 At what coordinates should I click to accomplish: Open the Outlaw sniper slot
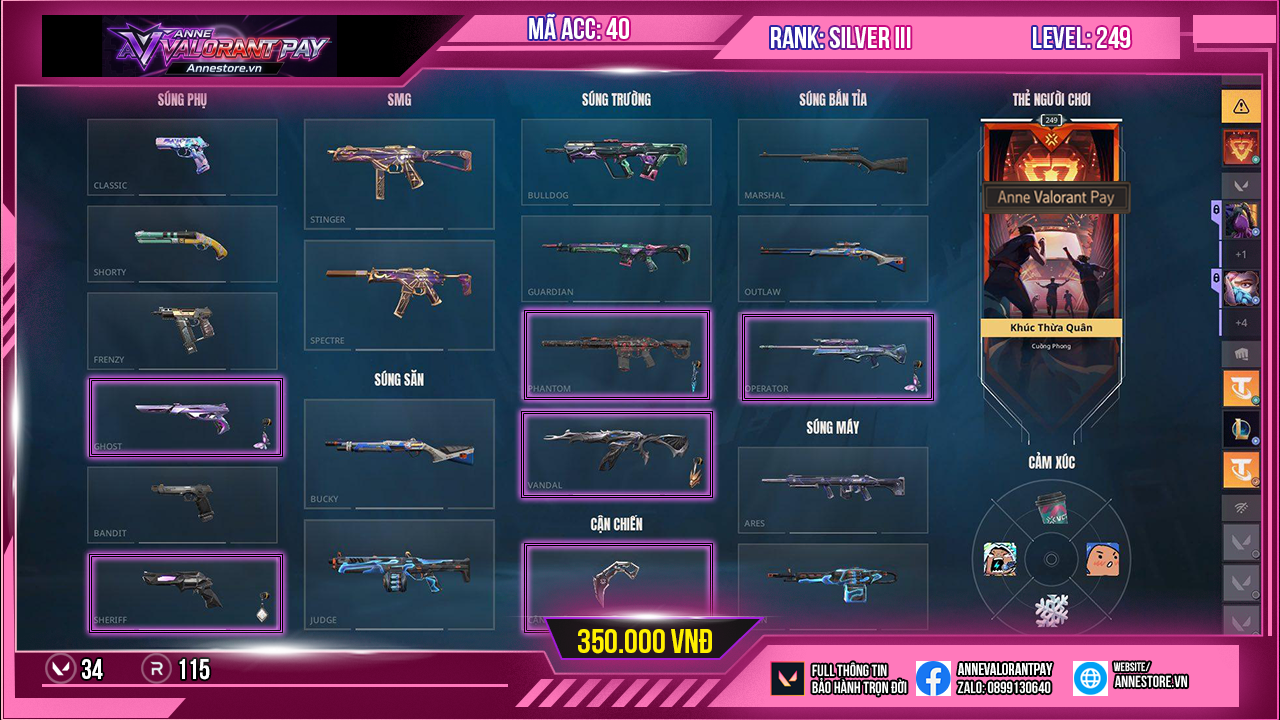(x=833, y=259)
